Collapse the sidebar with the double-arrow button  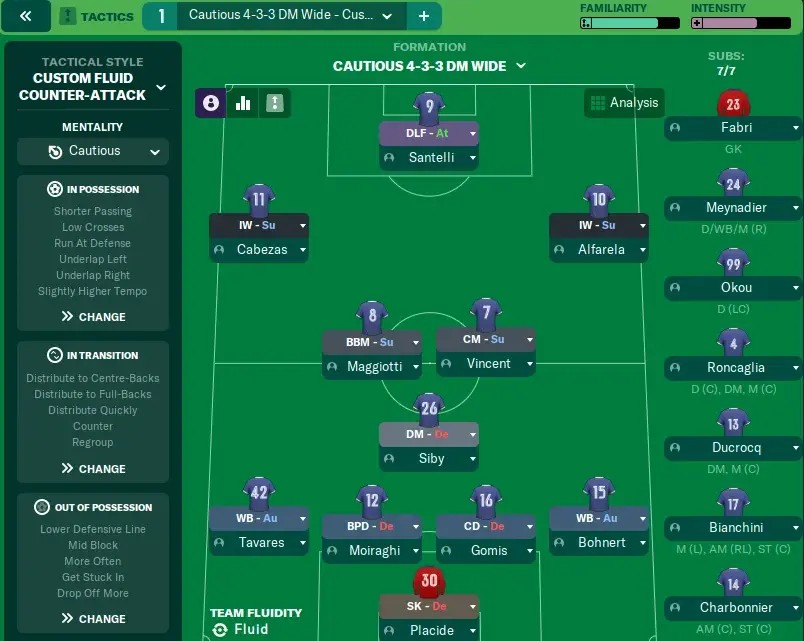coord(26,16)
